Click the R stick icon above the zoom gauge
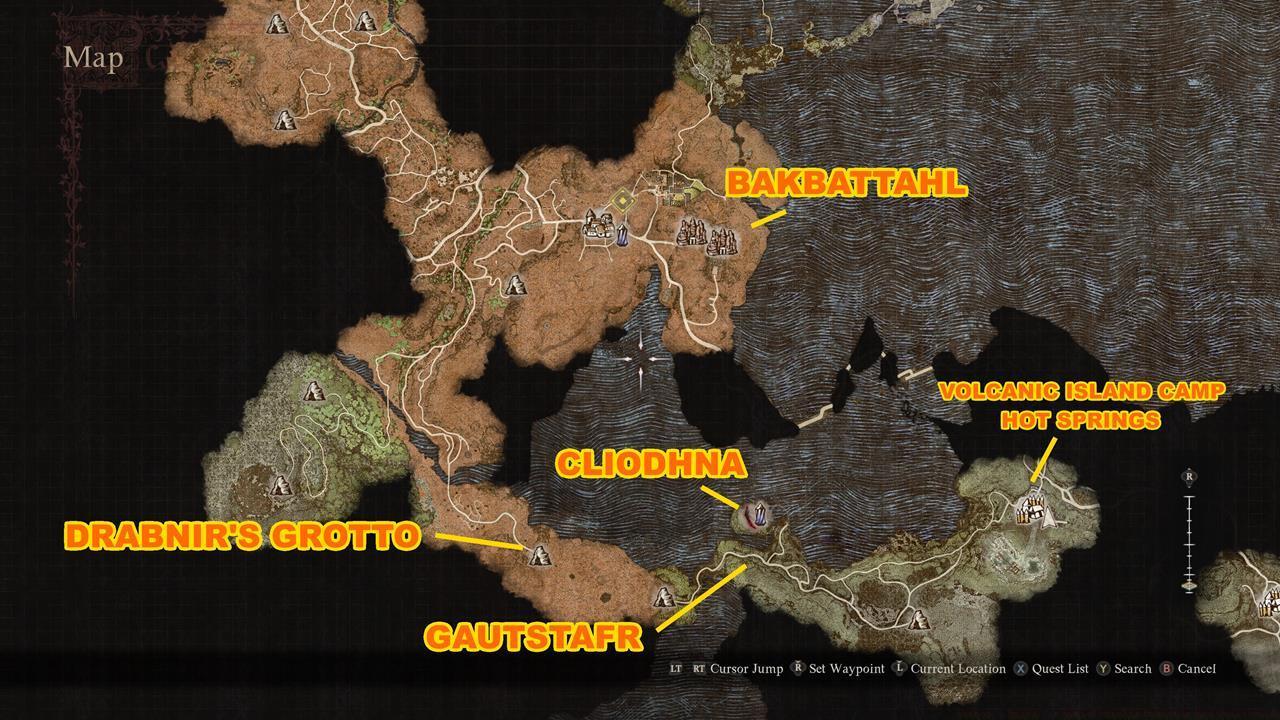This screenshot has width=1280, height=720. pyautogui.click(x=1189, y=476)
